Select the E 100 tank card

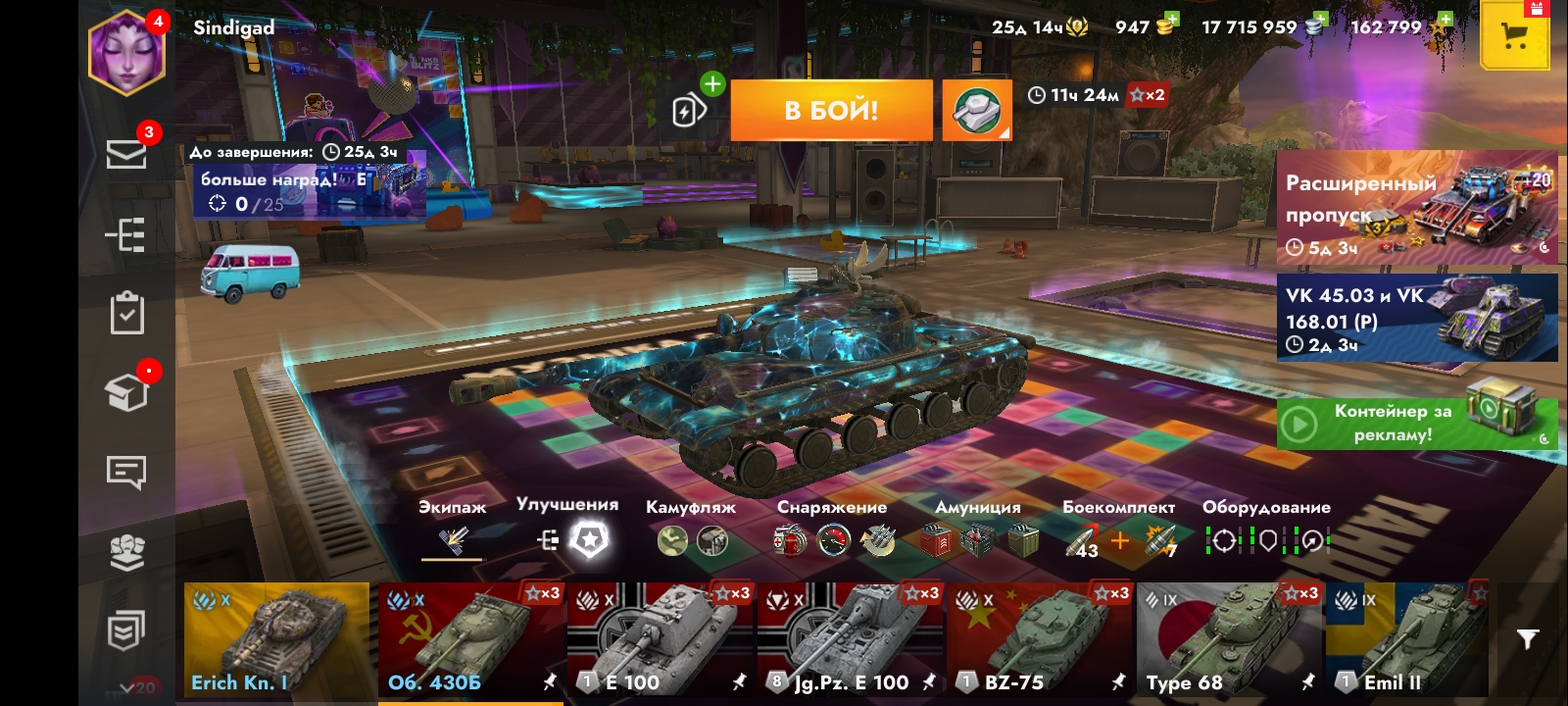pos(661,639)
